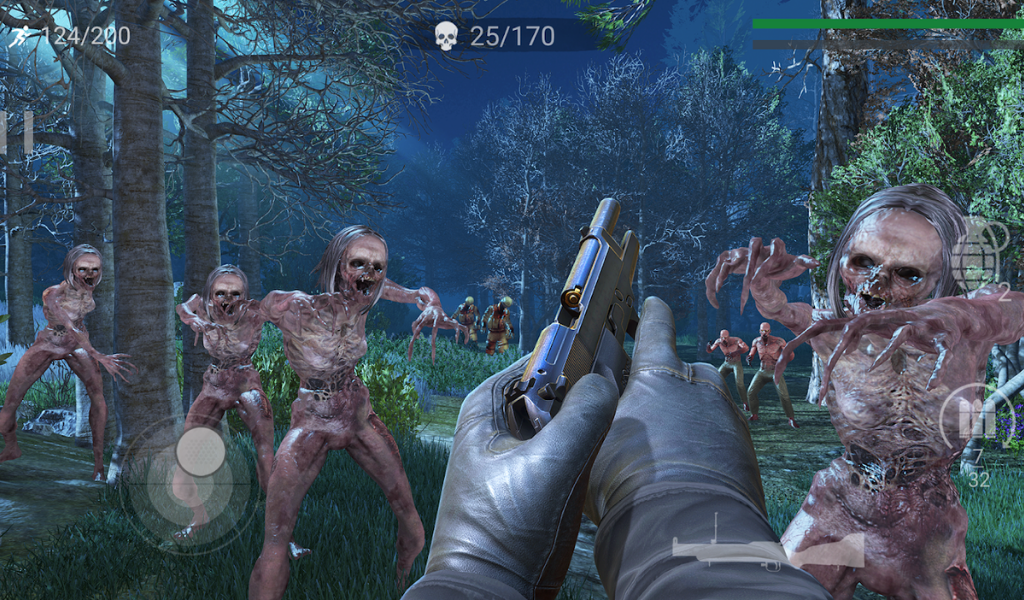Viewport: 1024px width, 600px height.
Task: Tap the virtual movement joystick knob
Action: 200,451
